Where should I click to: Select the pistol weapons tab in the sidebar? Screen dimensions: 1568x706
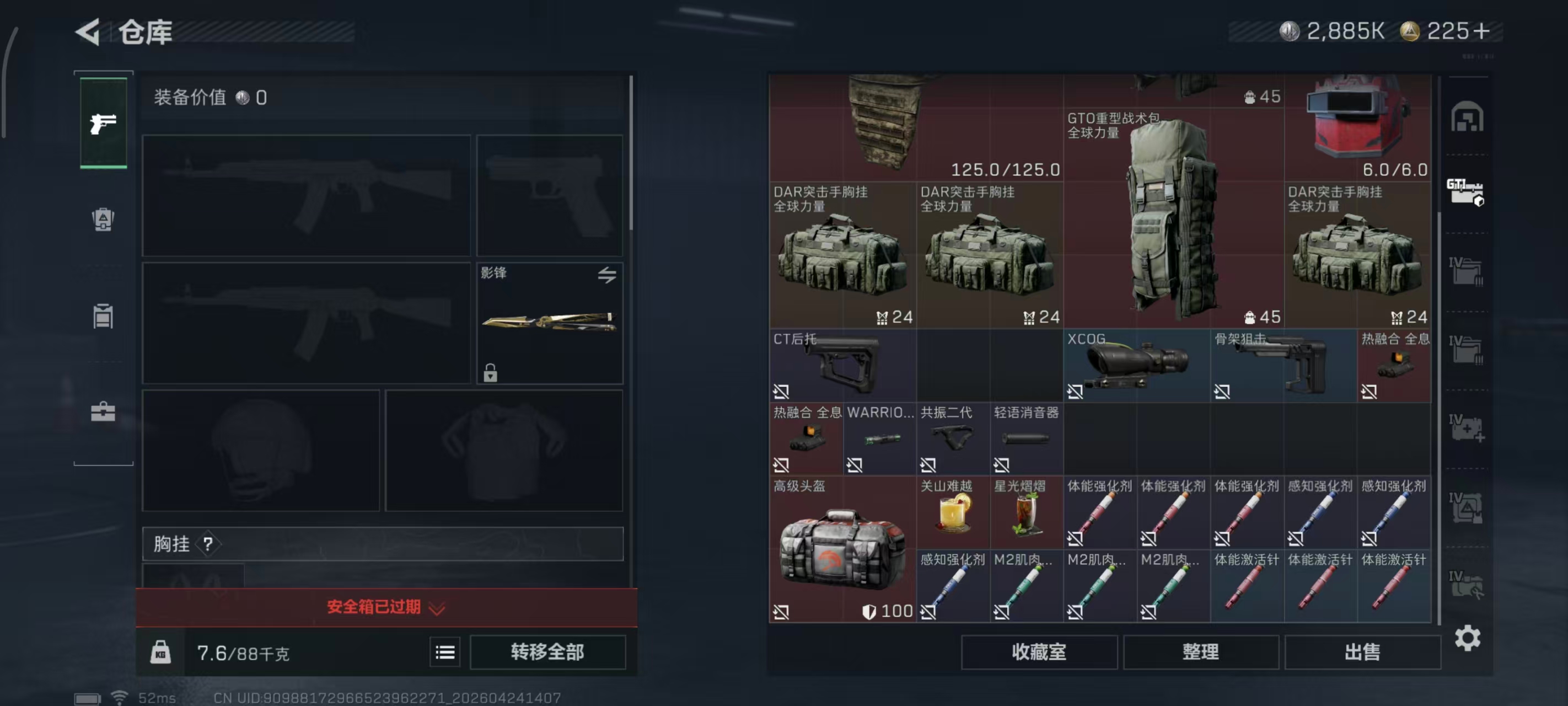(x=104, y=122)
